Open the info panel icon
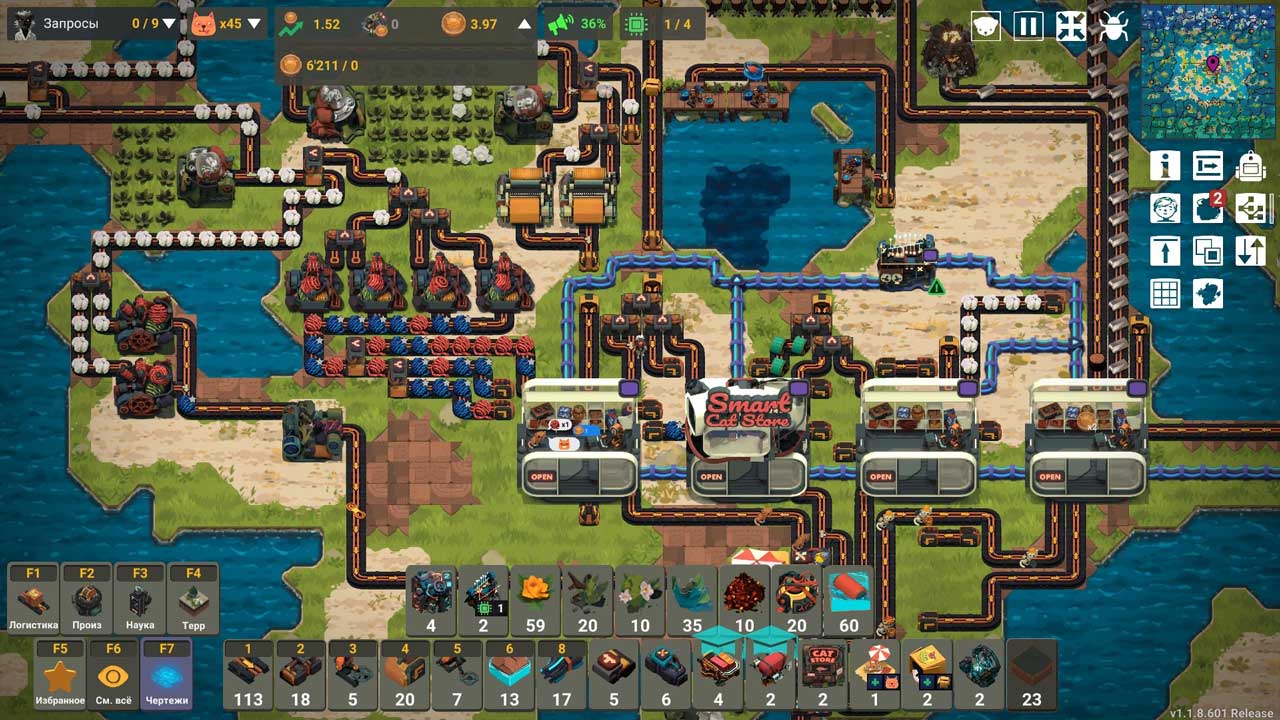This screenshot has width=1280, height=720. point(1165,165)
